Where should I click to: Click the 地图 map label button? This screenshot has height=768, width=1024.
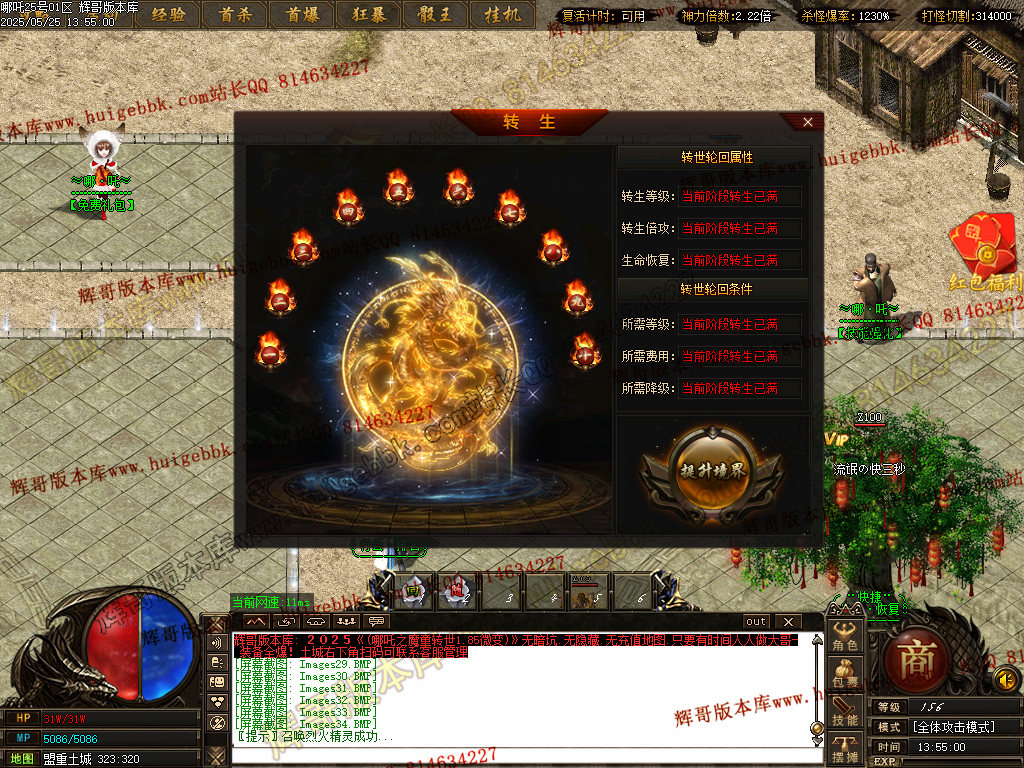point(20,759)
